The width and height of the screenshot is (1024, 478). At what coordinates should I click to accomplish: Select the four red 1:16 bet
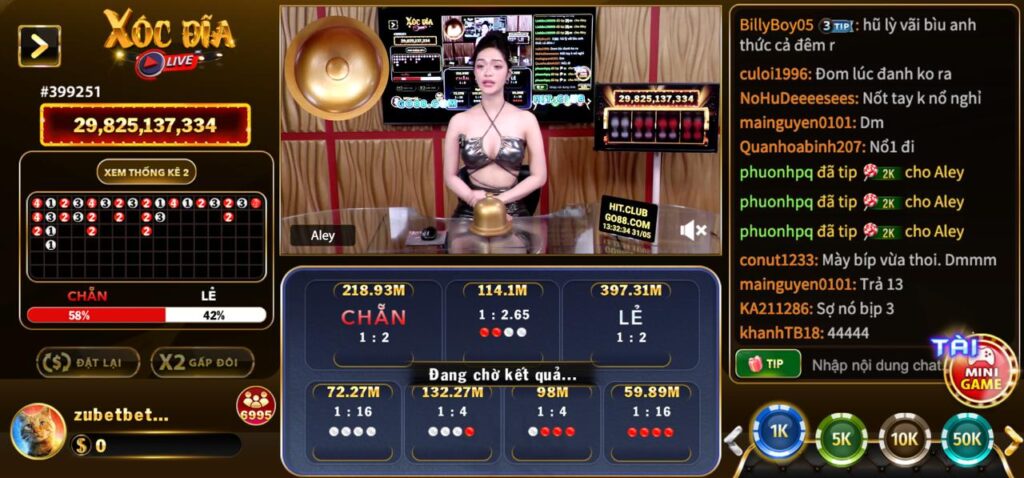[x=650, y=420]
